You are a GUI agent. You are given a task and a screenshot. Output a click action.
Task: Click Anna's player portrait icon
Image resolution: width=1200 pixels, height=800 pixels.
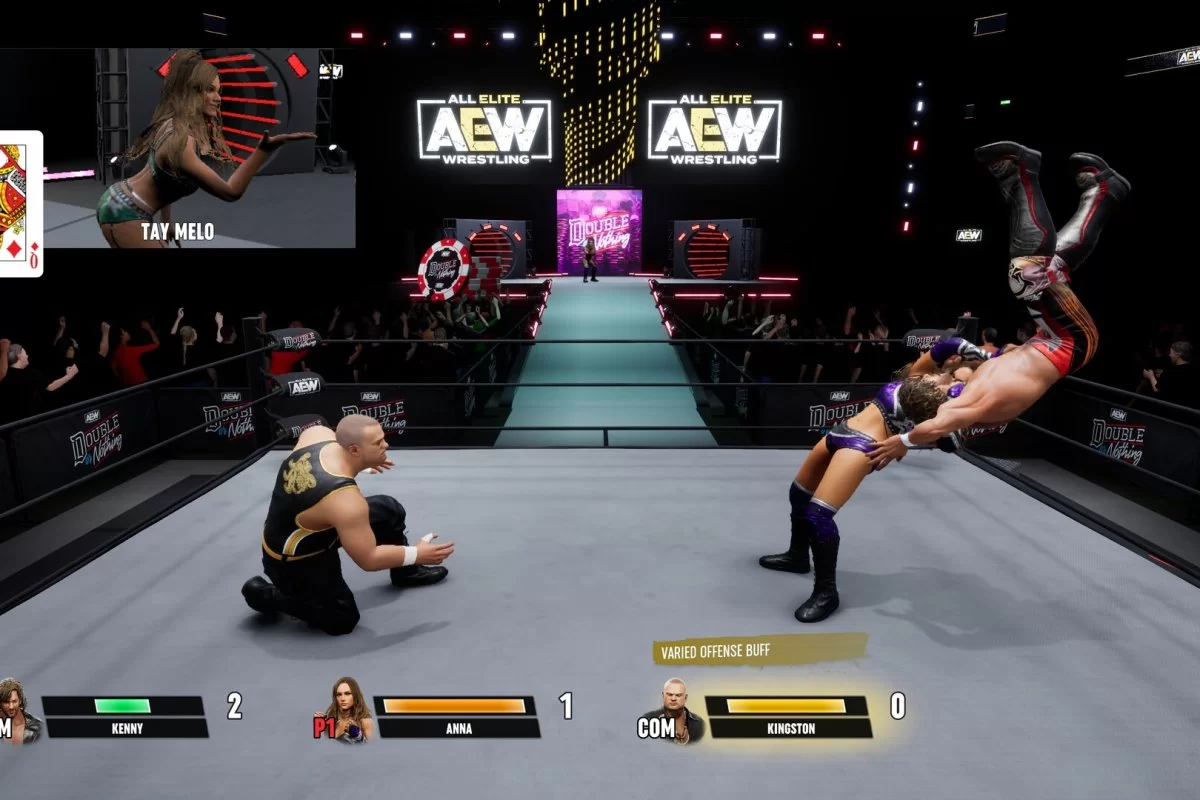point(352,711)
